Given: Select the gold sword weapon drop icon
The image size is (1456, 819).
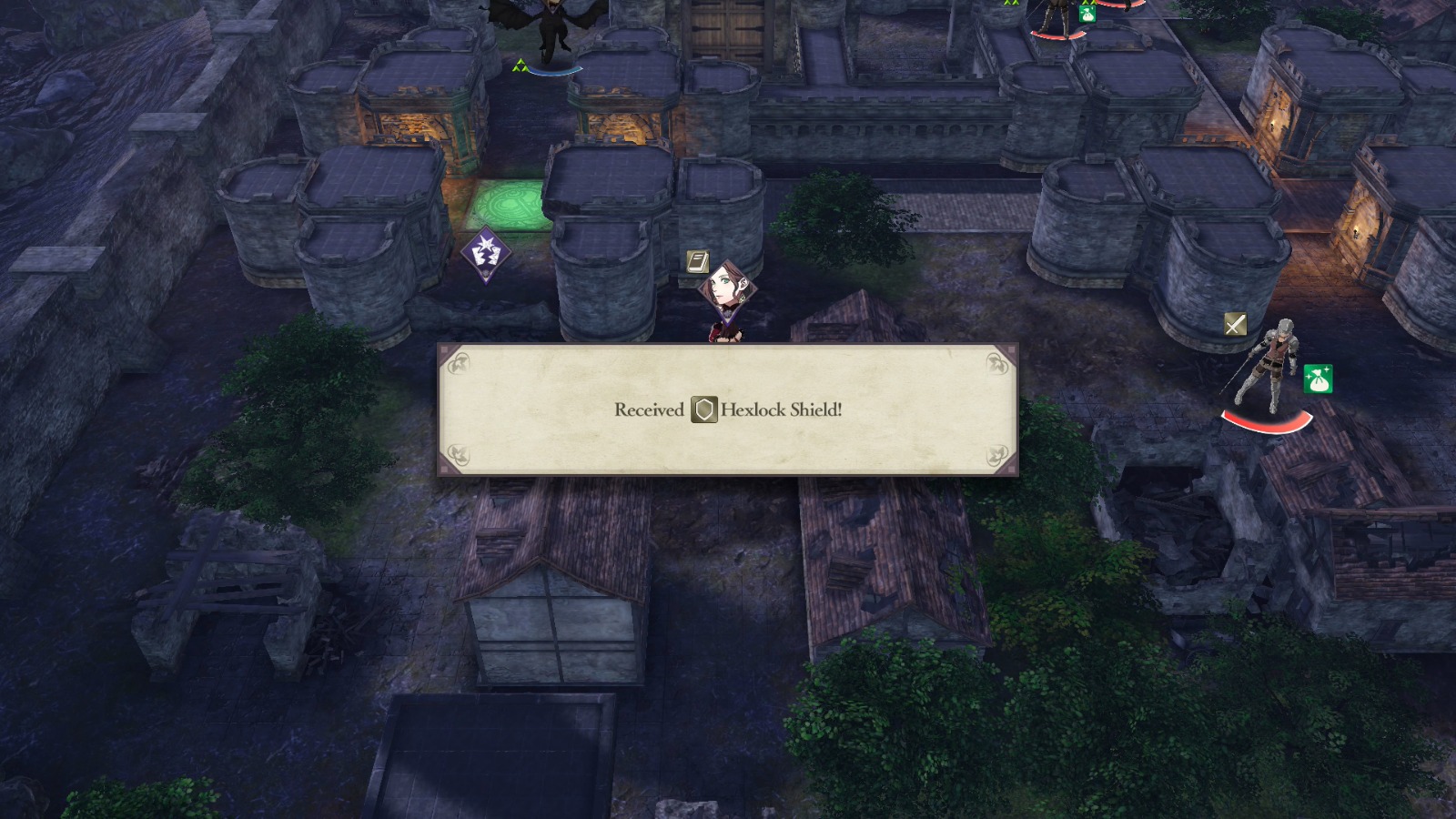Looking at the screenshot, I should [x=1237, y=323].
